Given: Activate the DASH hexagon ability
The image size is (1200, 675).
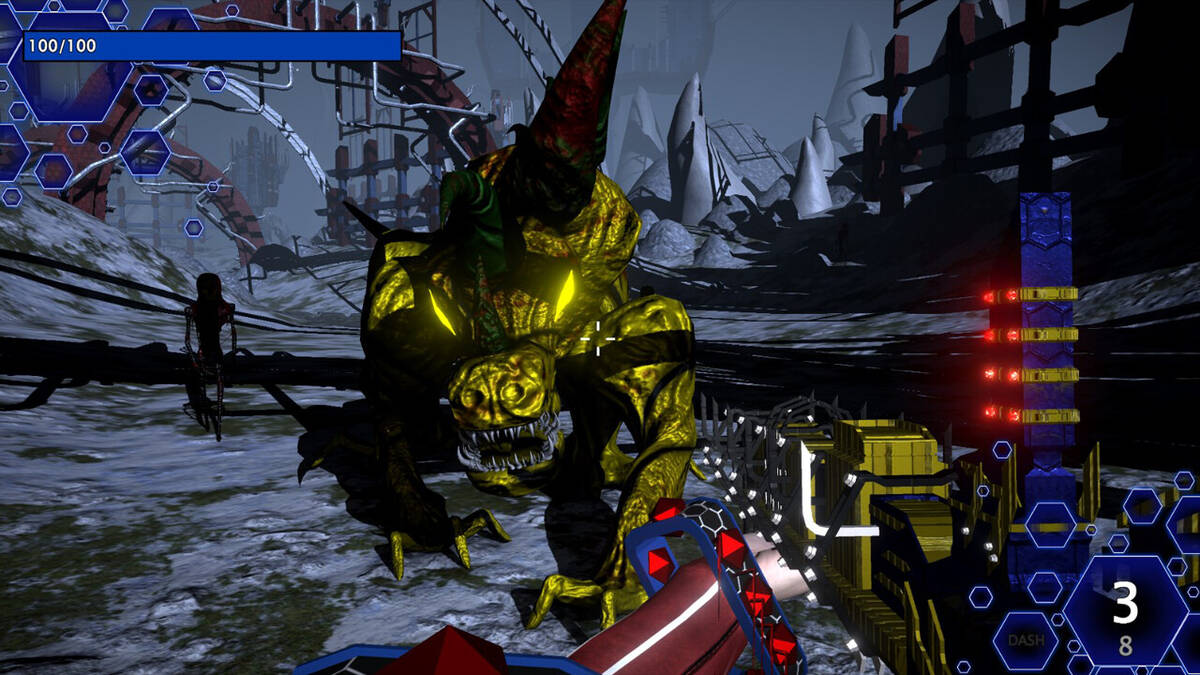Looking at the screenshot, I should click(x=1026, y=640).
